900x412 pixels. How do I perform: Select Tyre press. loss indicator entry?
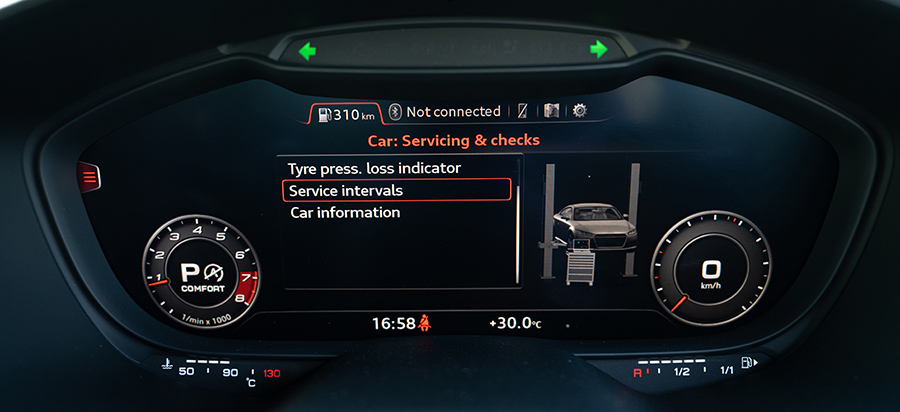(374, 168)
